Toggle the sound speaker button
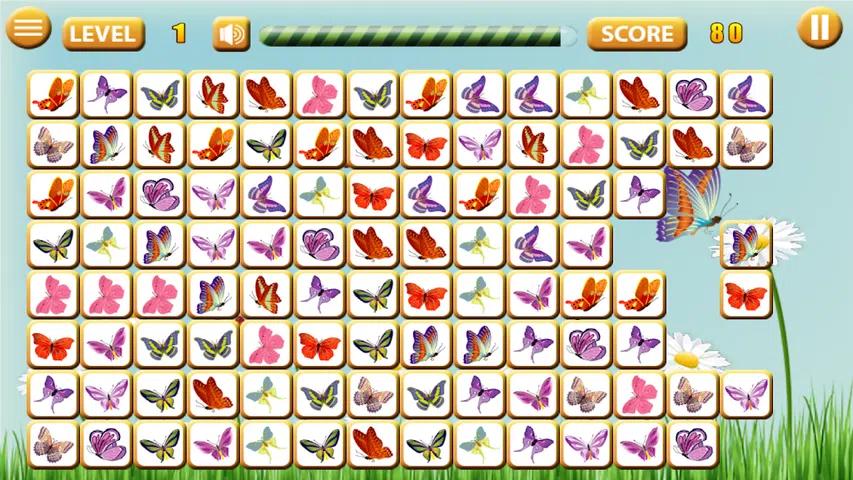The height and width of the screenshot is (480, 853). click(x=231, y=34)
